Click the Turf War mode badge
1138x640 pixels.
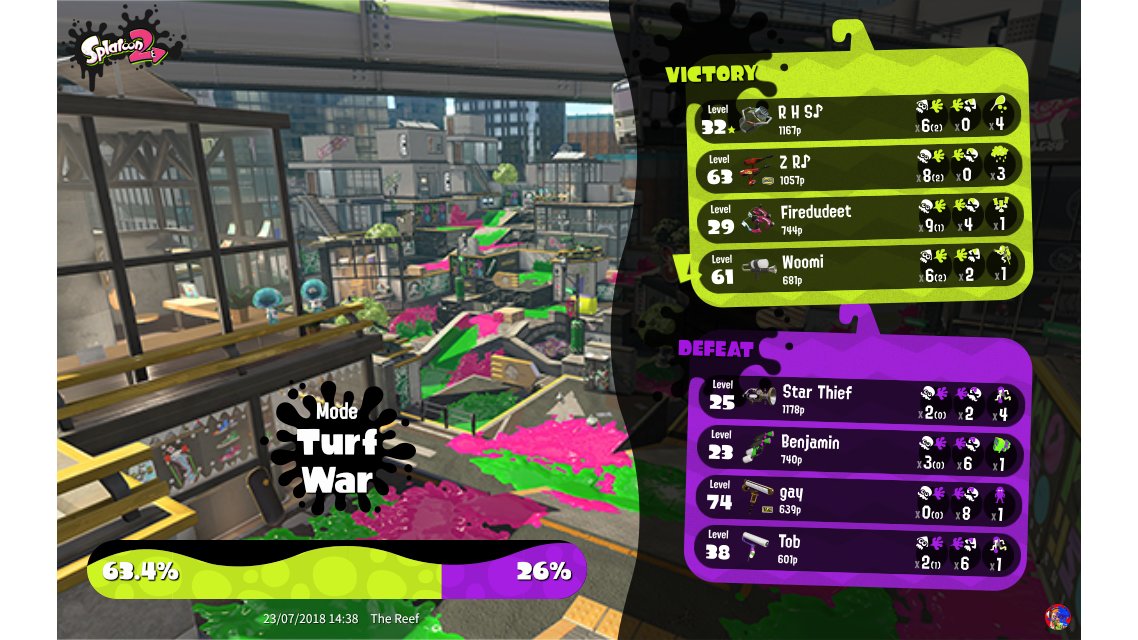[337, 448]
